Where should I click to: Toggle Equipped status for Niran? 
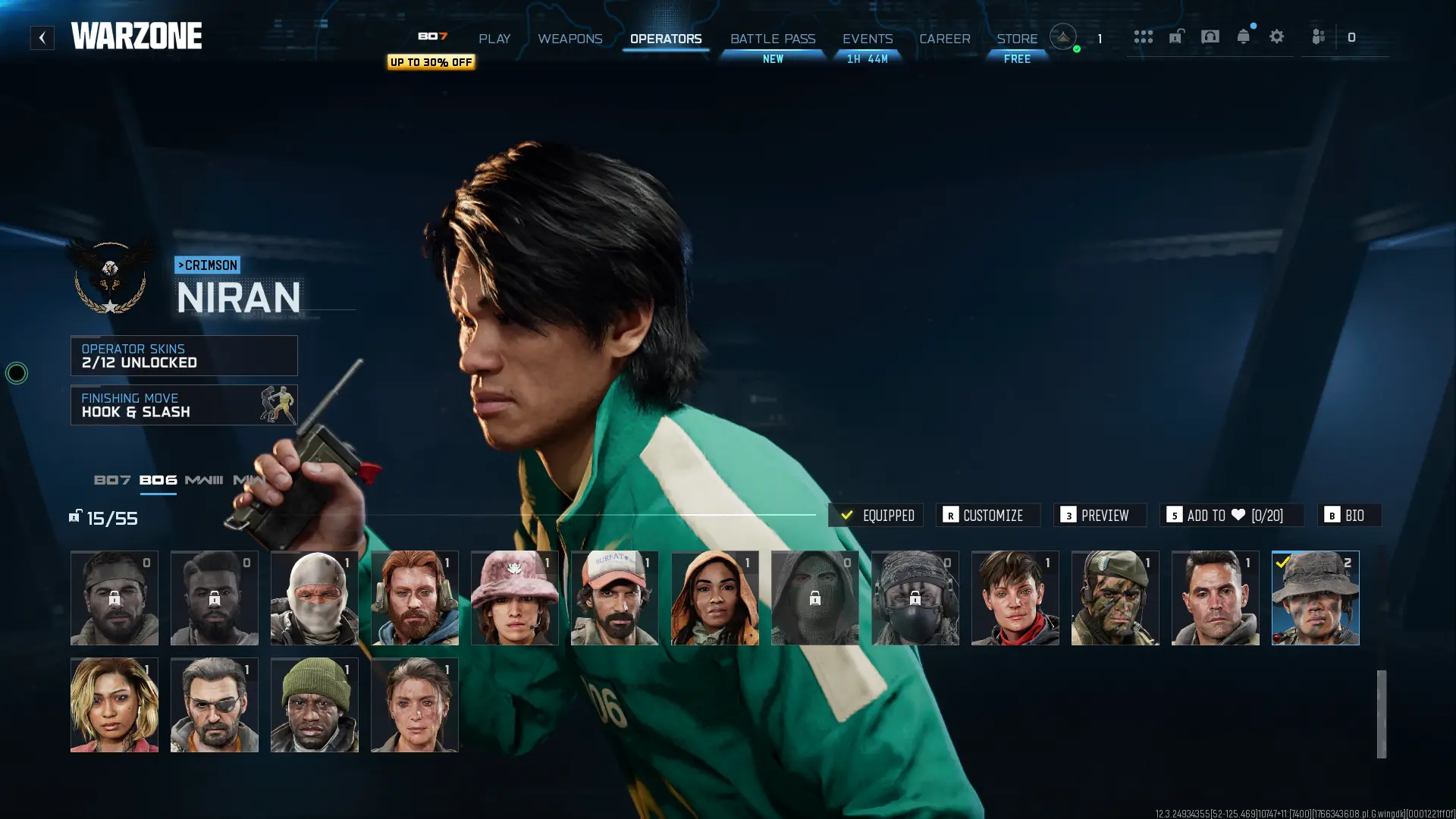pos(875,515)
